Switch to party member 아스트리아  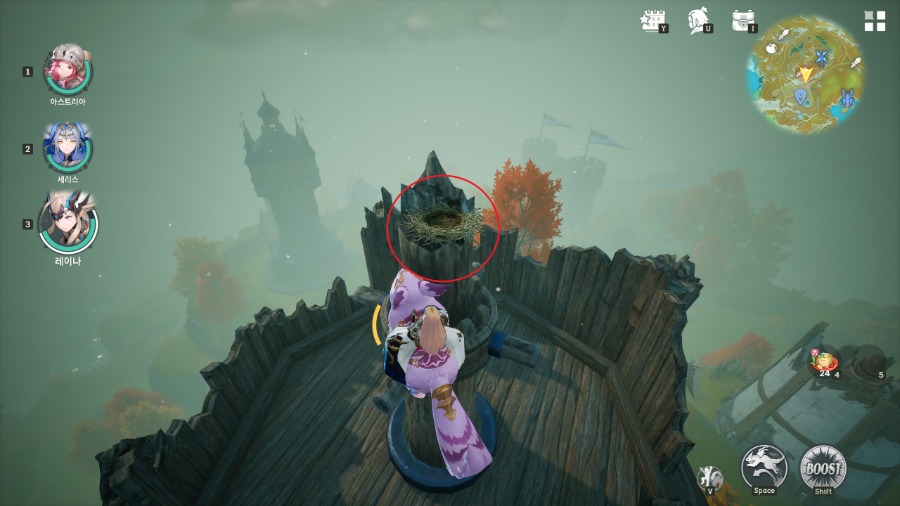pyautogui.click(x=68, y=68)
